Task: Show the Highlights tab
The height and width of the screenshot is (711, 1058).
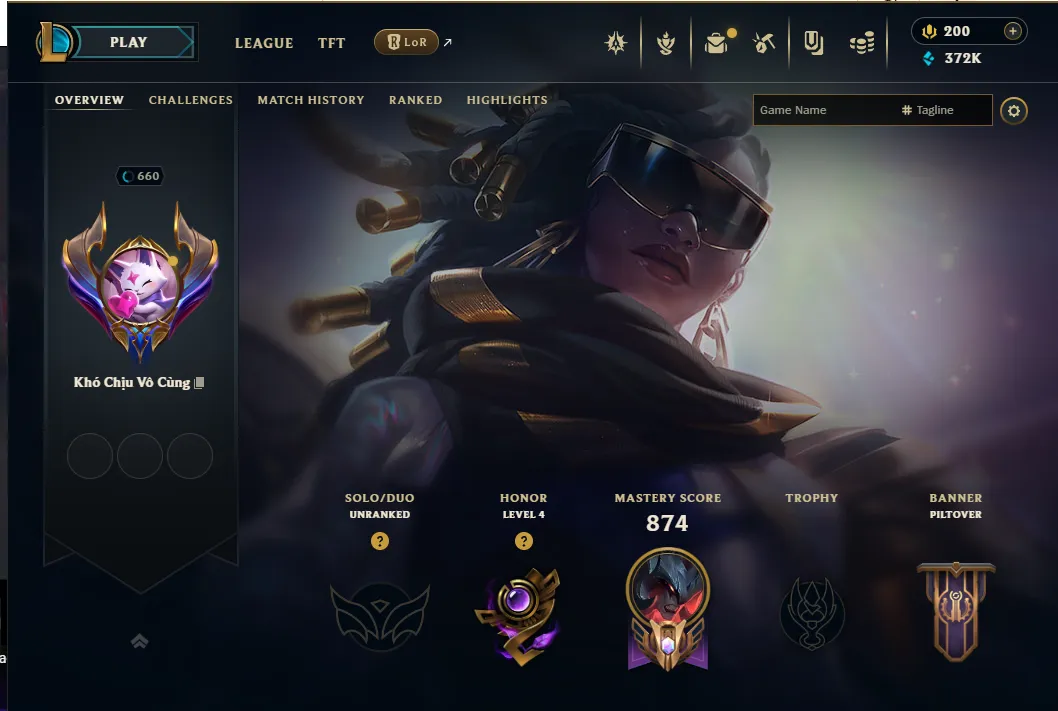Action: tap(506, 100)
